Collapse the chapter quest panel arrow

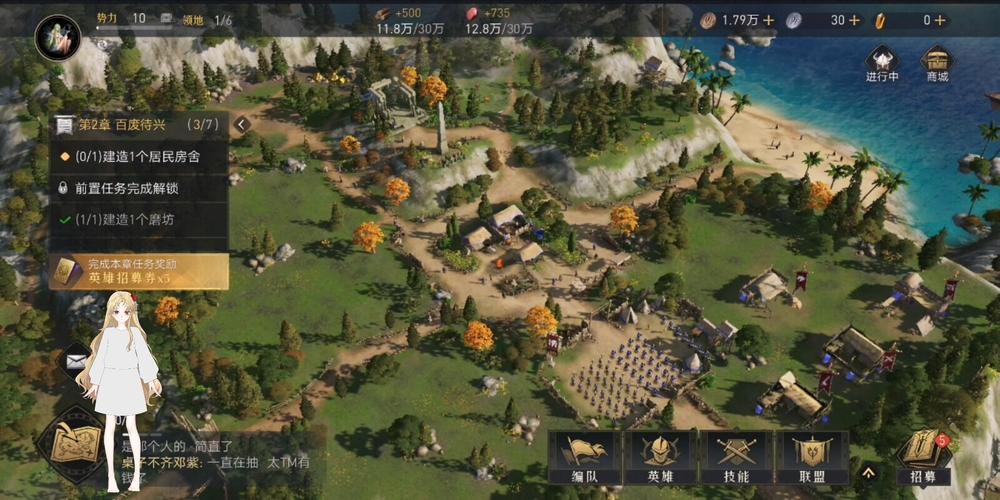[x=241, y=124]
